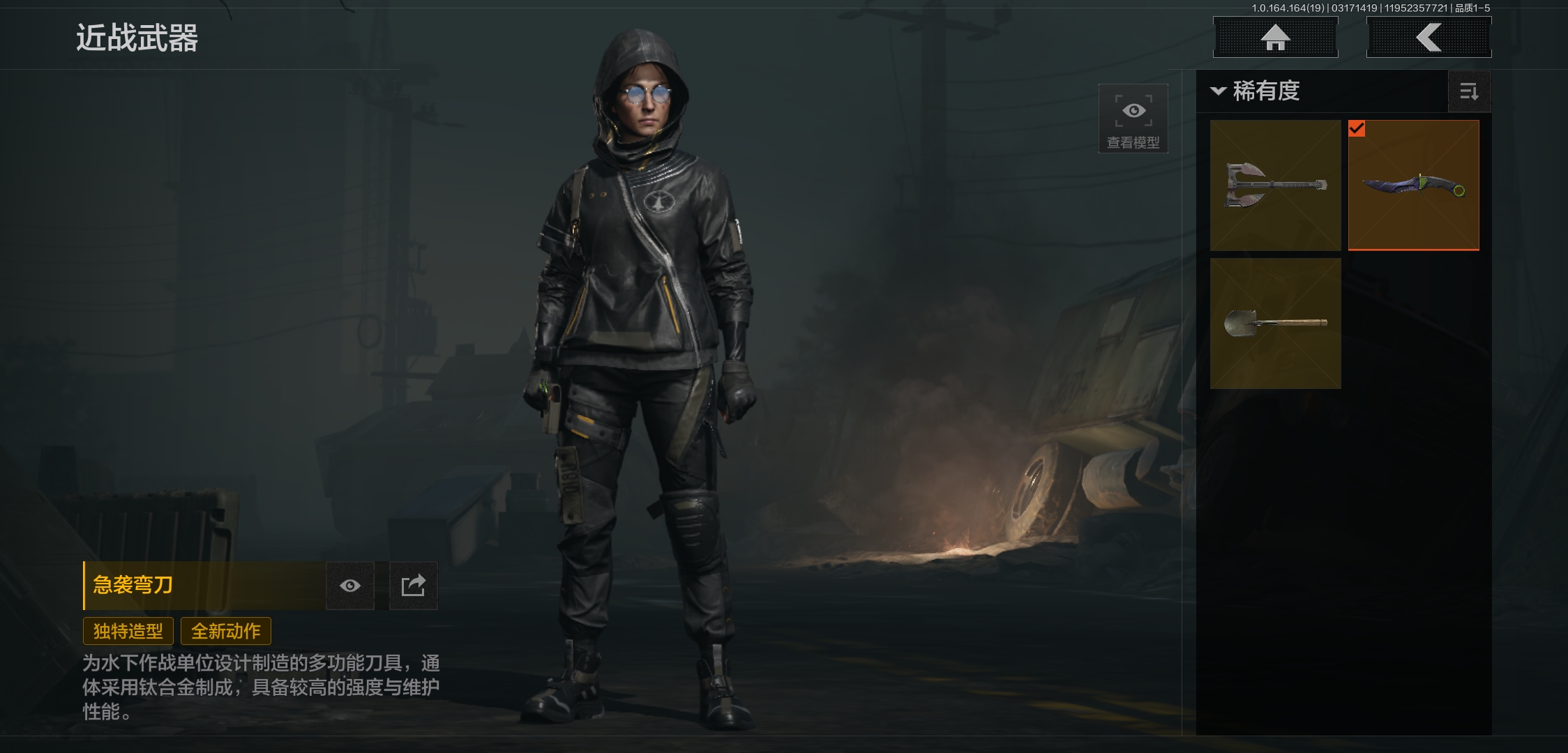Select the double-bladed axe melee weapon
The height and width of the screenshot is (753, 1568).
point(1275,185)
